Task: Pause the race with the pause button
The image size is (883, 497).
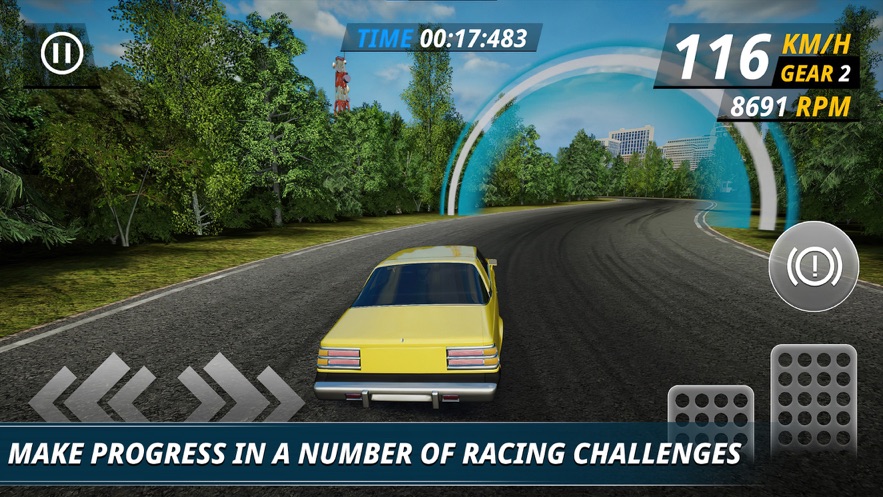Action: (61, 53)
